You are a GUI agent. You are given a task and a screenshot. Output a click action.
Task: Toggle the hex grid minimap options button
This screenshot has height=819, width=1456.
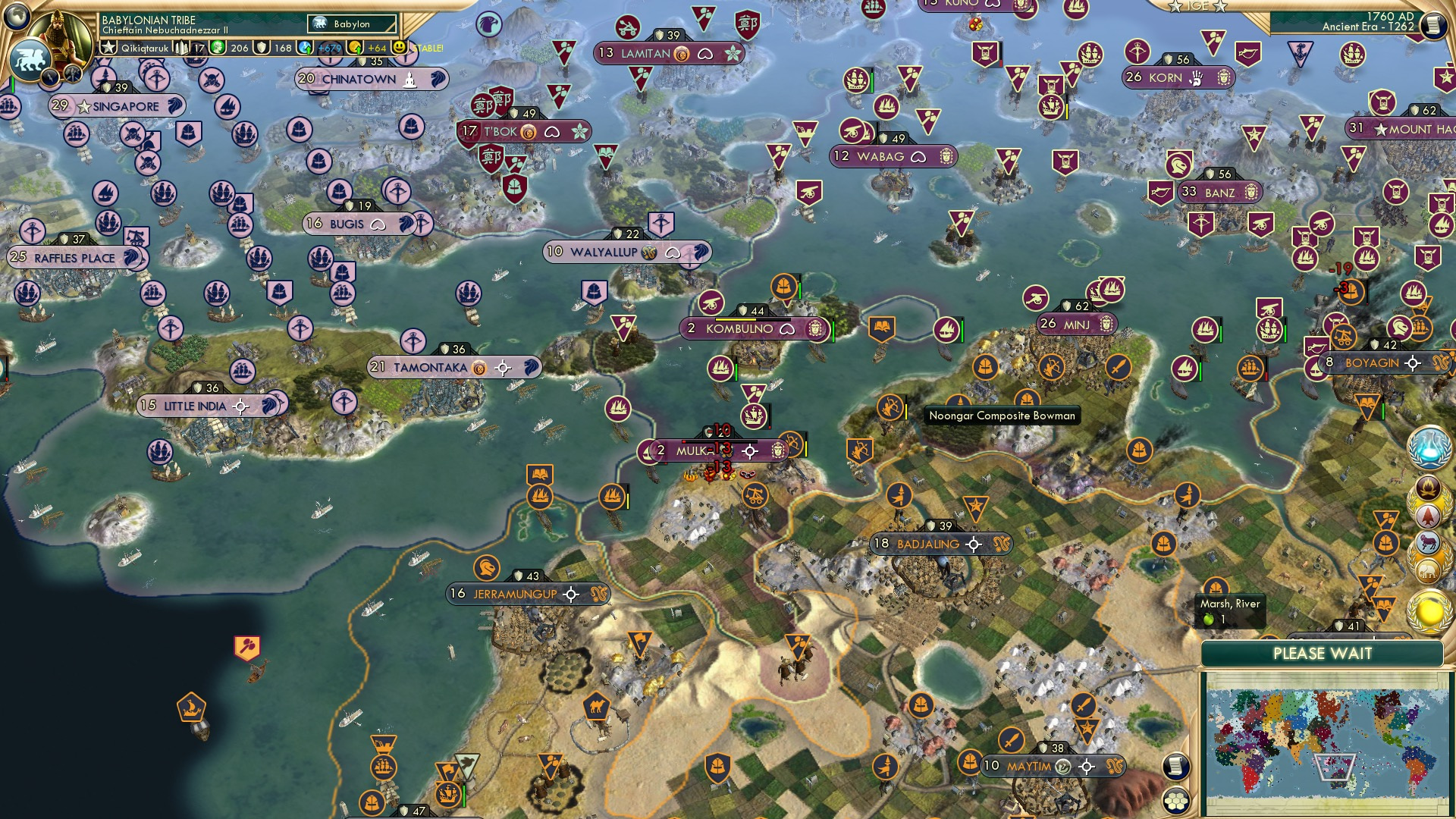[1175, 801]
